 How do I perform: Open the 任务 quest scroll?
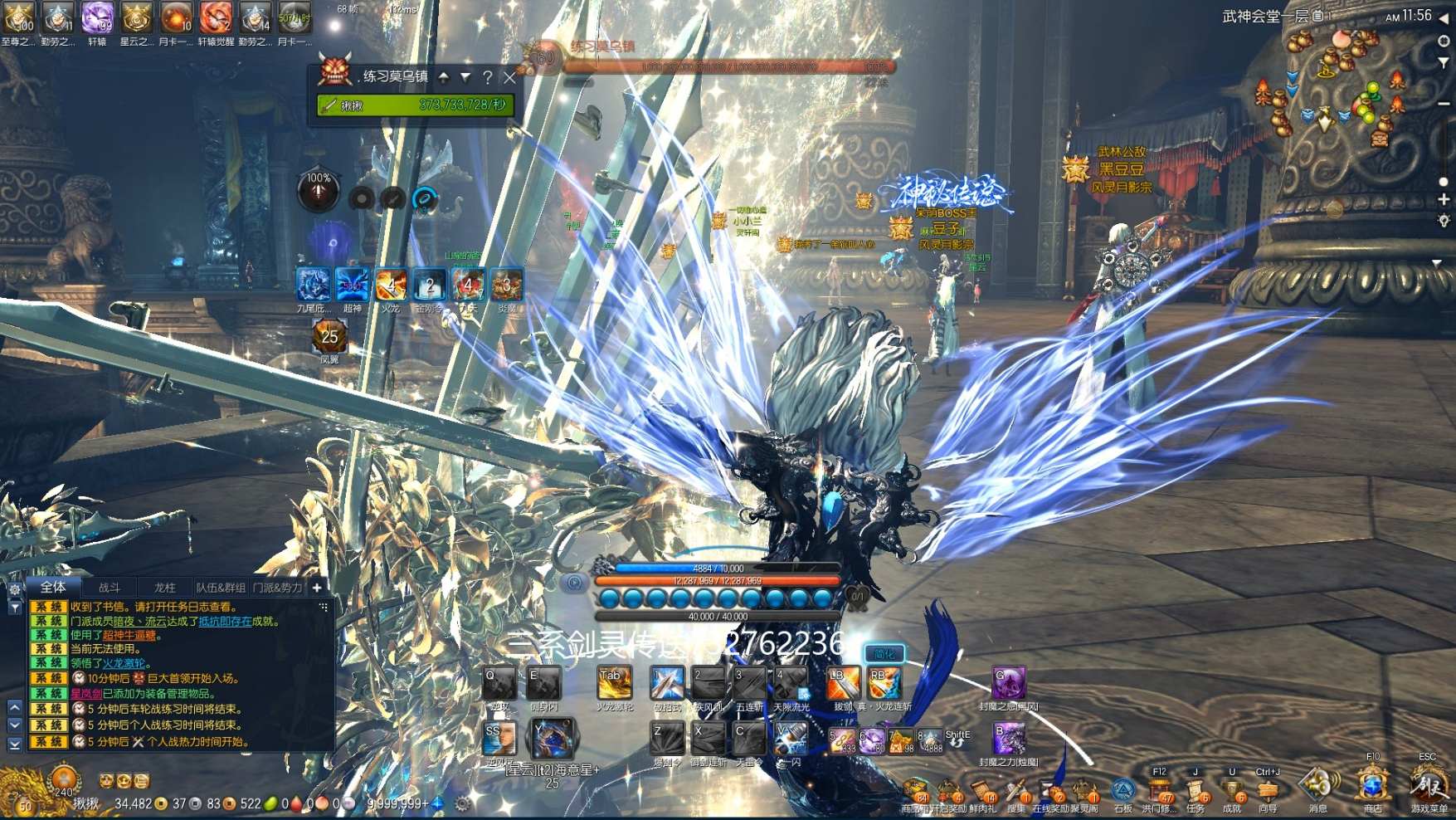pyautogui.click(x=1195, y=788)
